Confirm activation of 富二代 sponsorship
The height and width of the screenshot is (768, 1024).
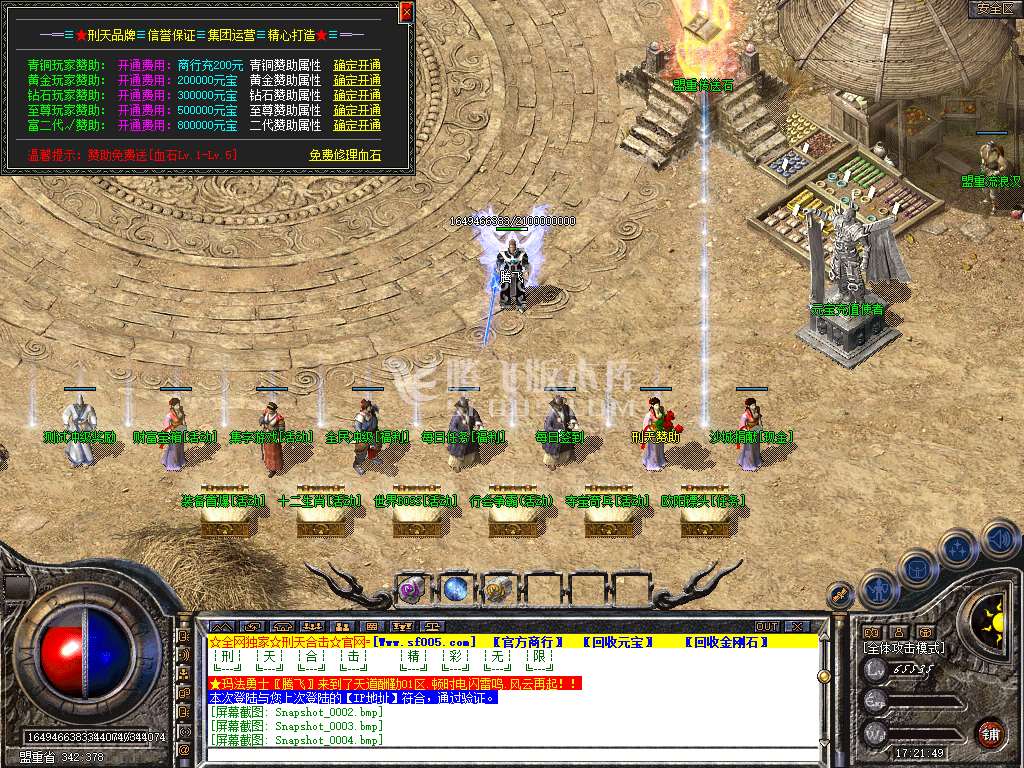[357, 125]
